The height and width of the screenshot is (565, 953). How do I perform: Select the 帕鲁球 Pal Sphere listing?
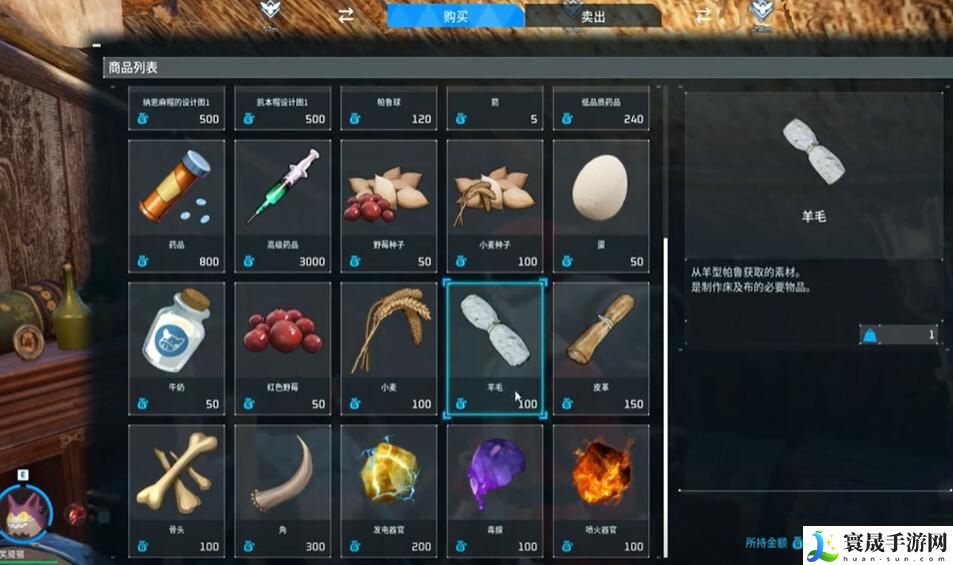click(x=389, y=109)
